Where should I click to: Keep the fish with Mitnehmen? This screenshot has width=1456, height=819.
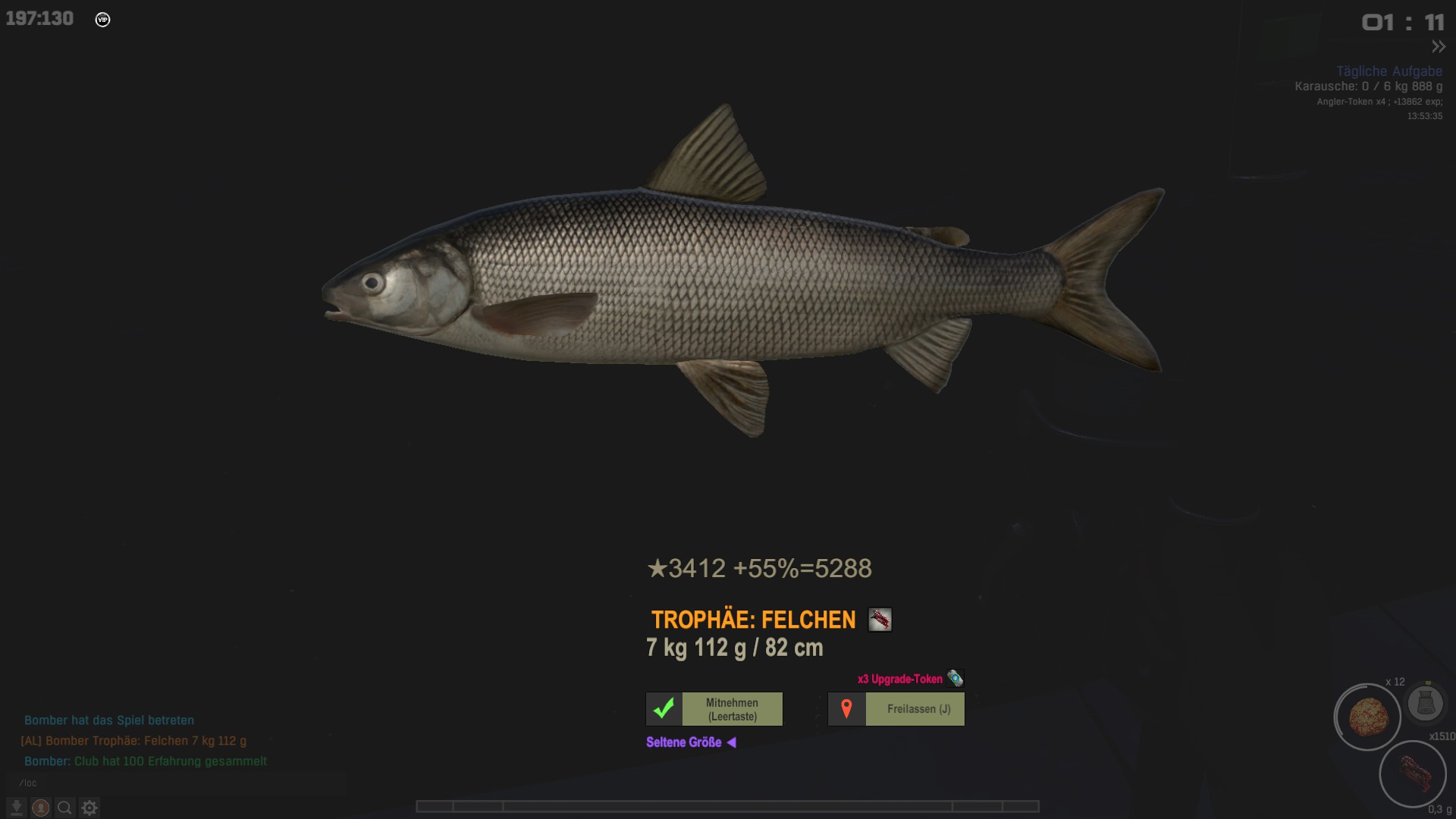click(x=732, y=709)
